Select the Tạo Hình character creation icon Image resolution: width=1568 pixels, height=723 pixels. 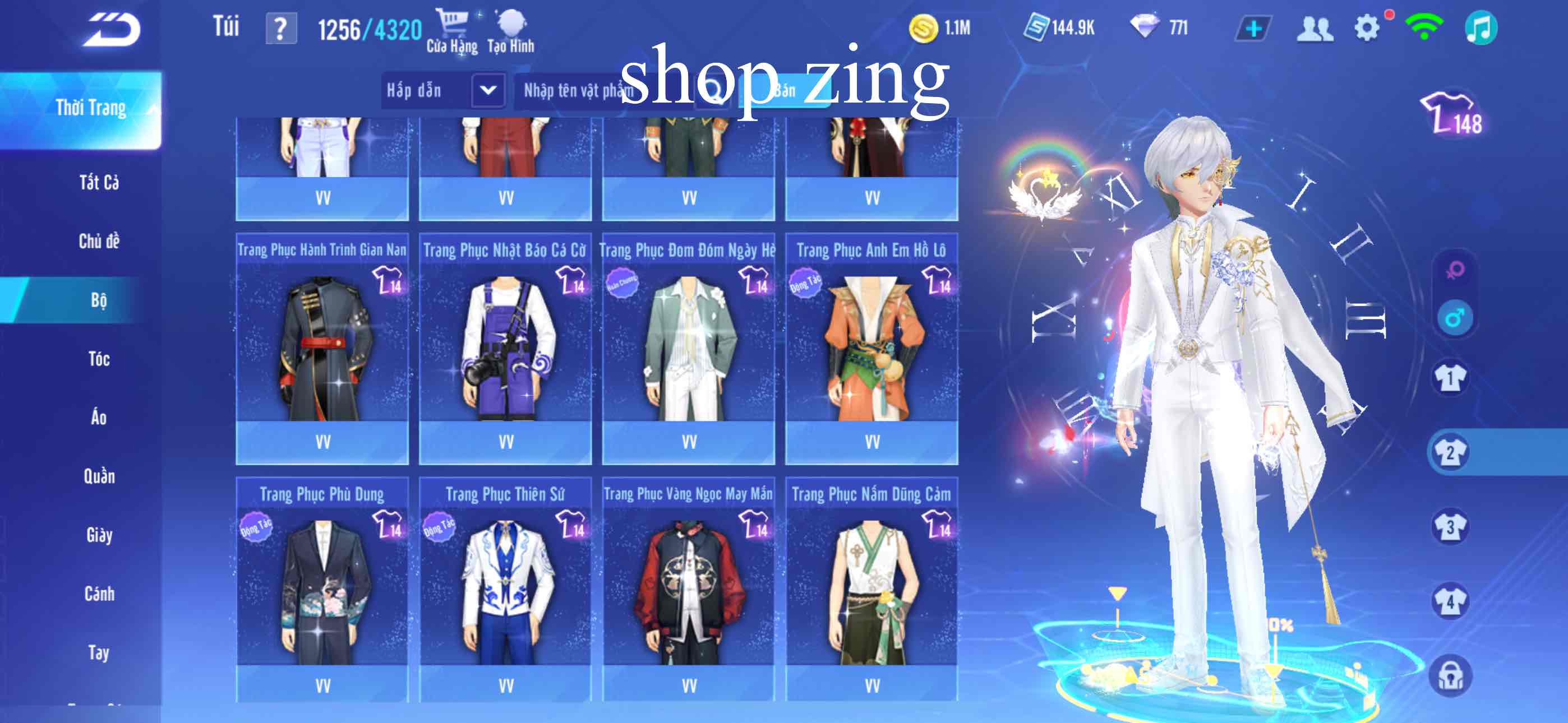coord(513,24)
